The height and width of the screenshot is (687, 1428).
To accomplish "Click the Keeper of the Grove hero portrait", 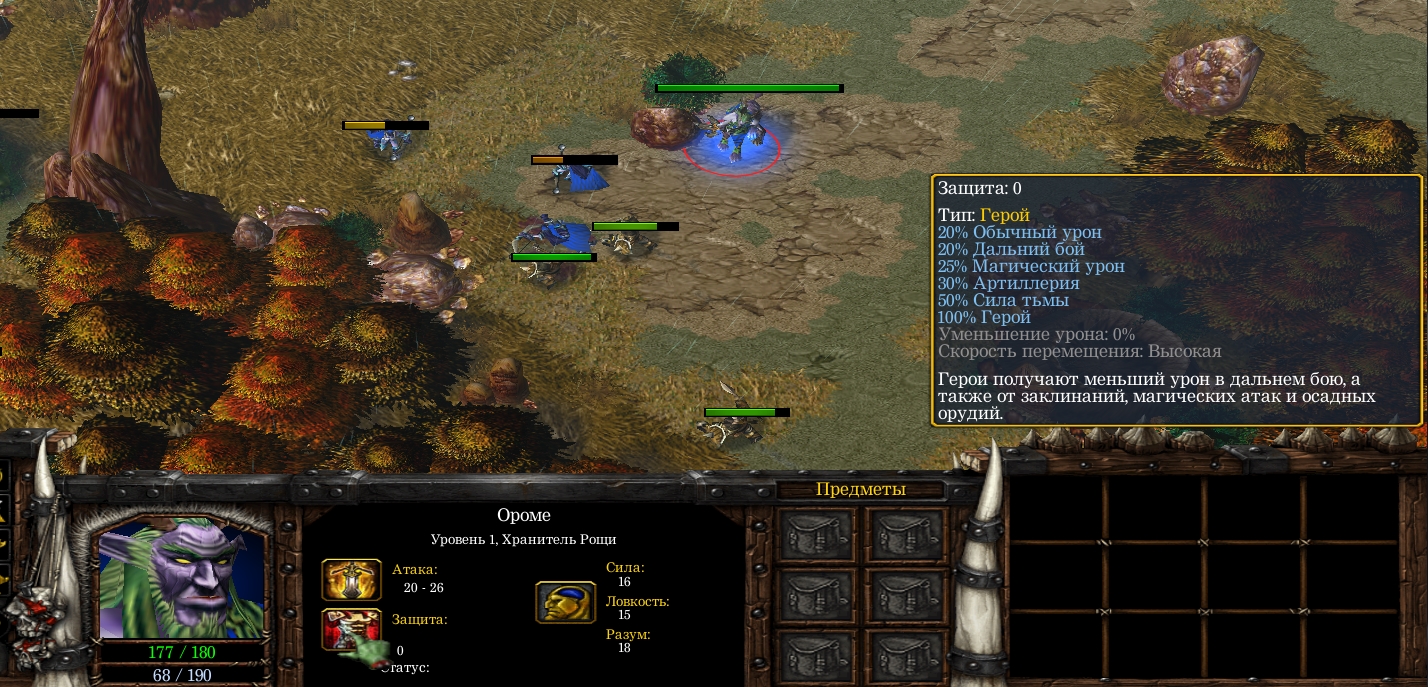I will click(182, 578).
